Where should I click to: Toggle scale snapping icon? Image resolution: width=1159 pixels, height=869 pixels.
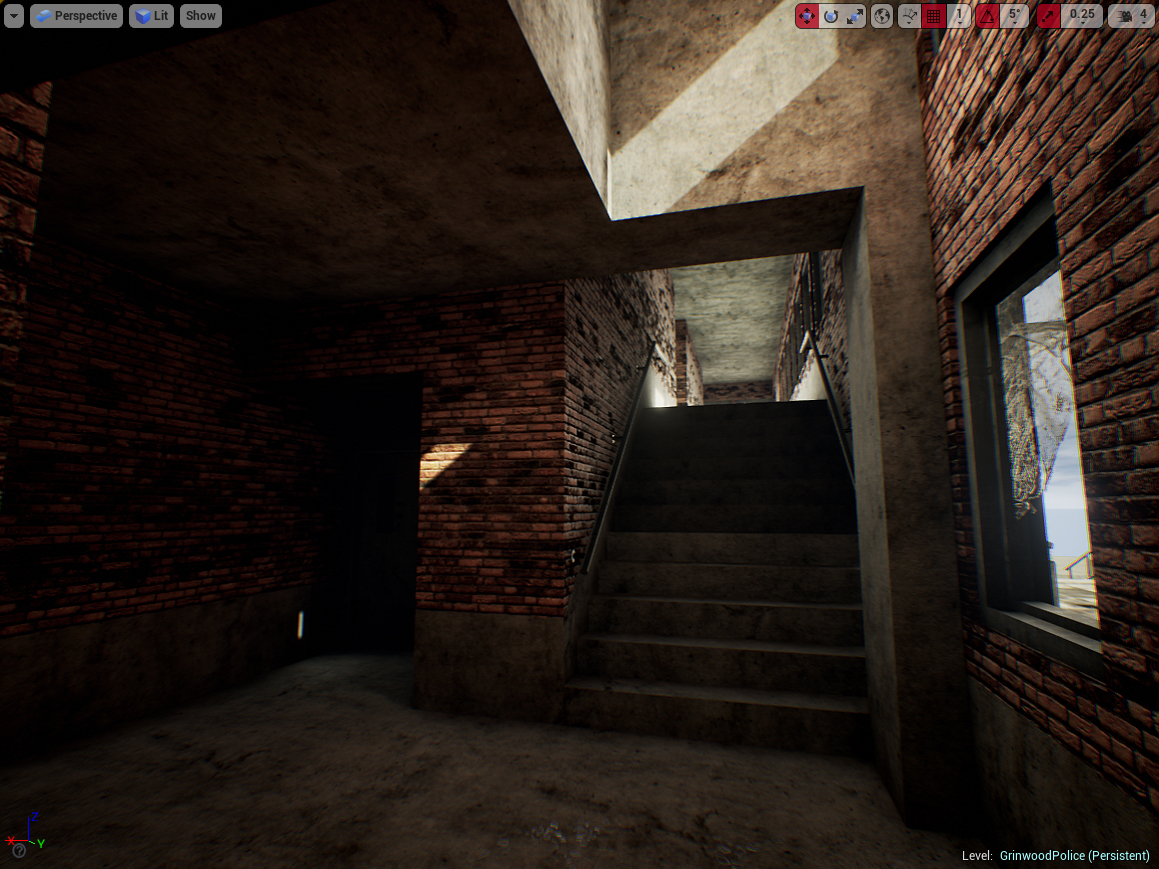pyautogui.click(x=1048, y=16)
